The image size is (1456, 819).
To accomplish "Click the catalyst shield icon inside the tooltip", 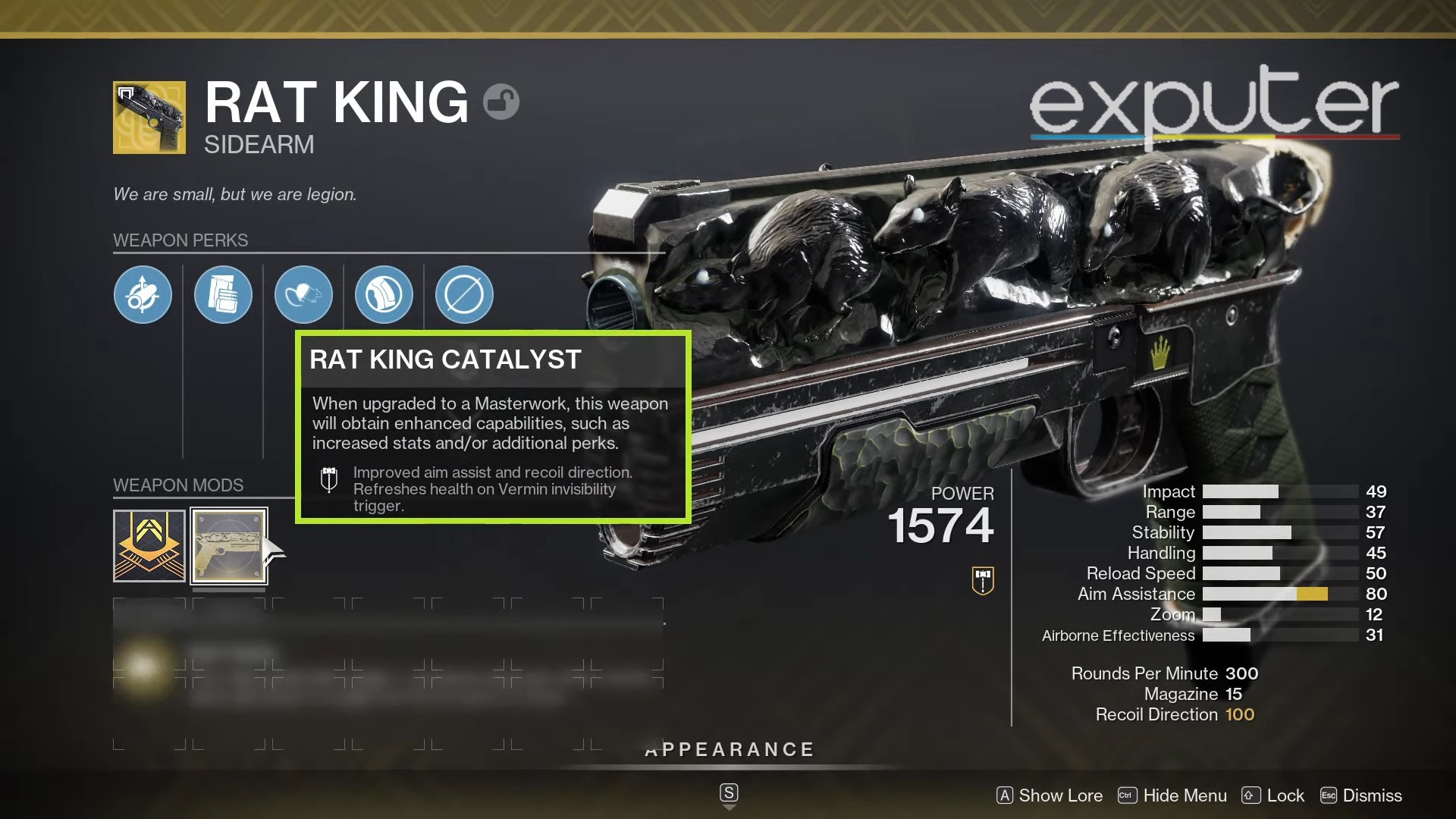I will [x=329, y=481].
